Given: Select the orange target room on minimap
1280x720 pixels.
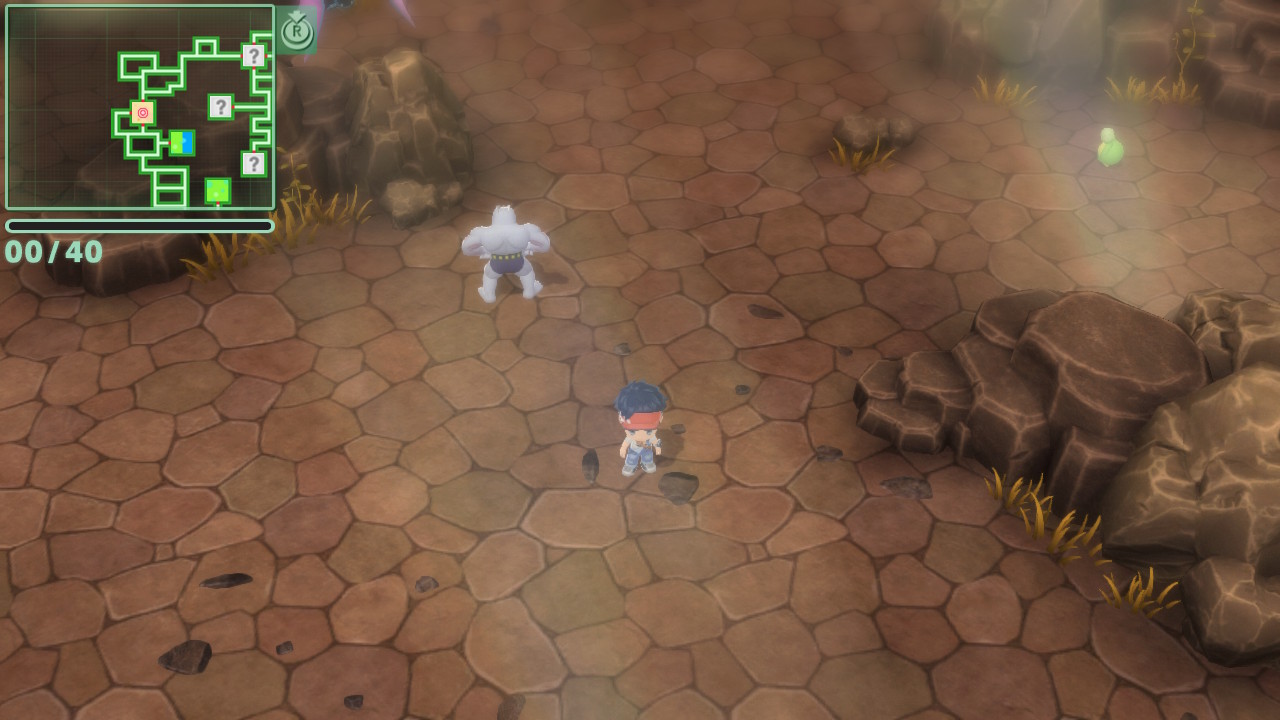Looking at the screenshot, I should (142, 113).
